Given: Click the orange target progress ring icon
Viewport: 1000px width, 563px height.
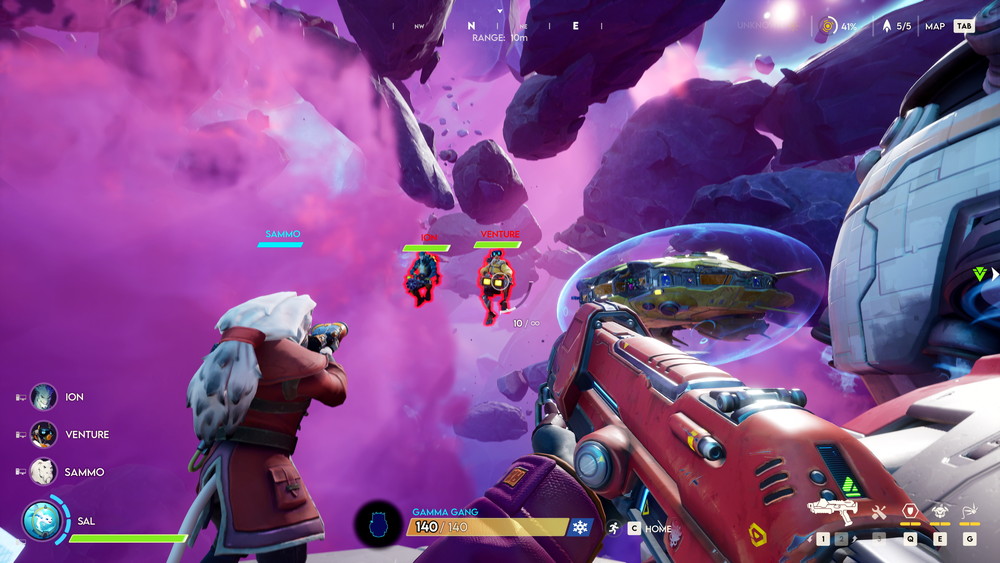Looking at the screenshot, I should (x=828, y=26).
